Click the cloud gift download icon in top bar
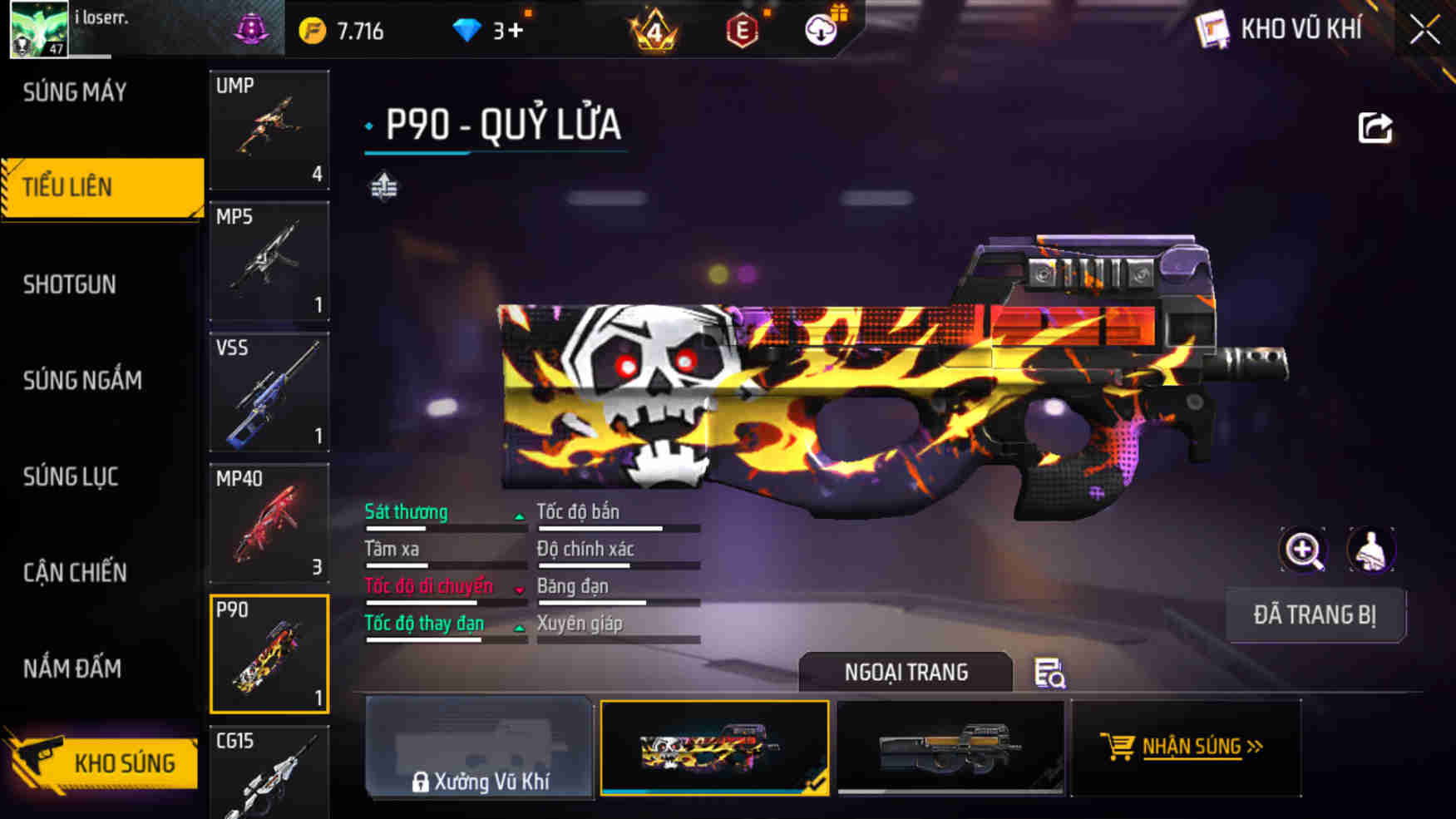The height and width of the screenshot is (819, 1456). coord(820,28)
